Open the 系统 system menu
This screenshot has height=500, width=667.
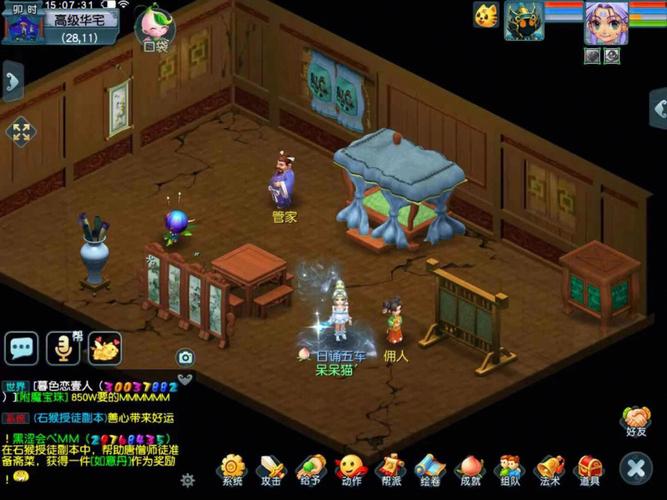tap(232, 468)
